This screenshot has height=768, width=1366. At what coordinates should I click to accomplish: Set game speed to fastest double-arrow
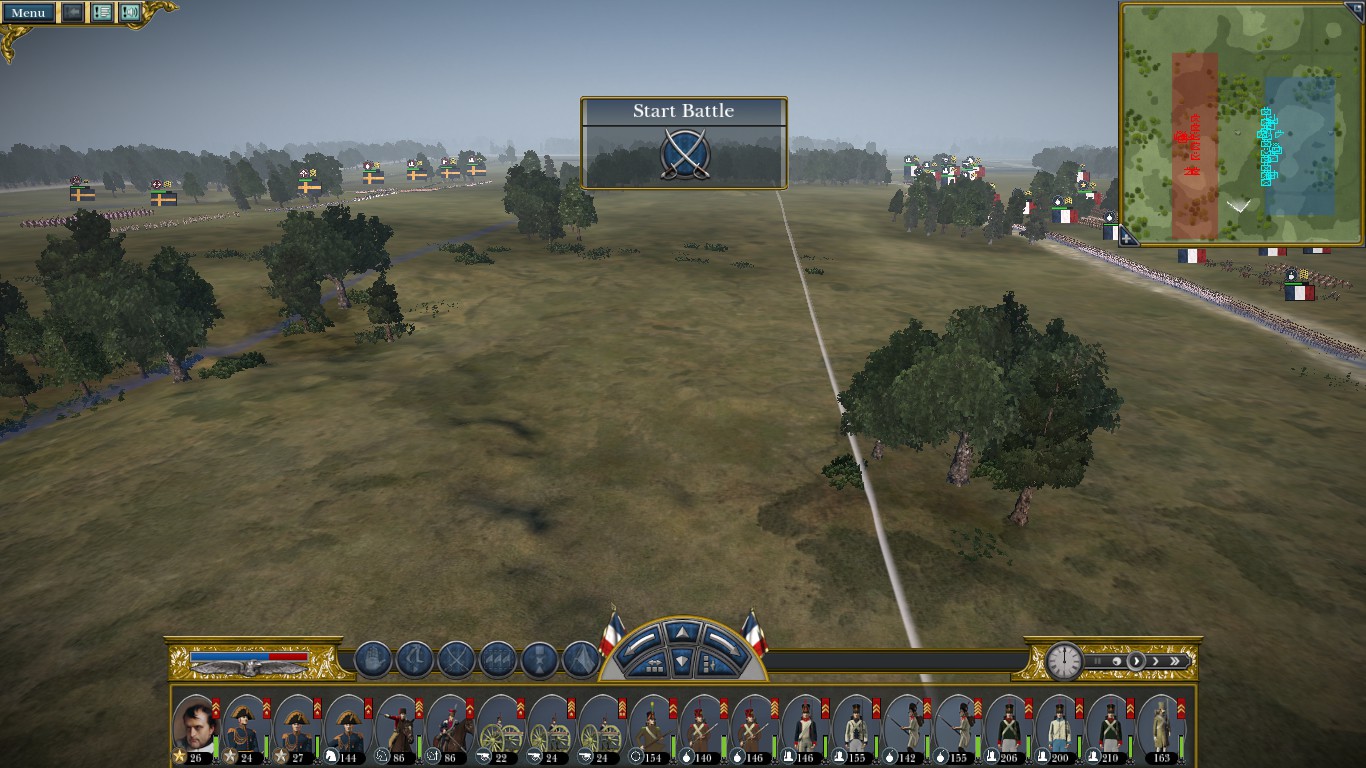click(x=1177, y=661)
